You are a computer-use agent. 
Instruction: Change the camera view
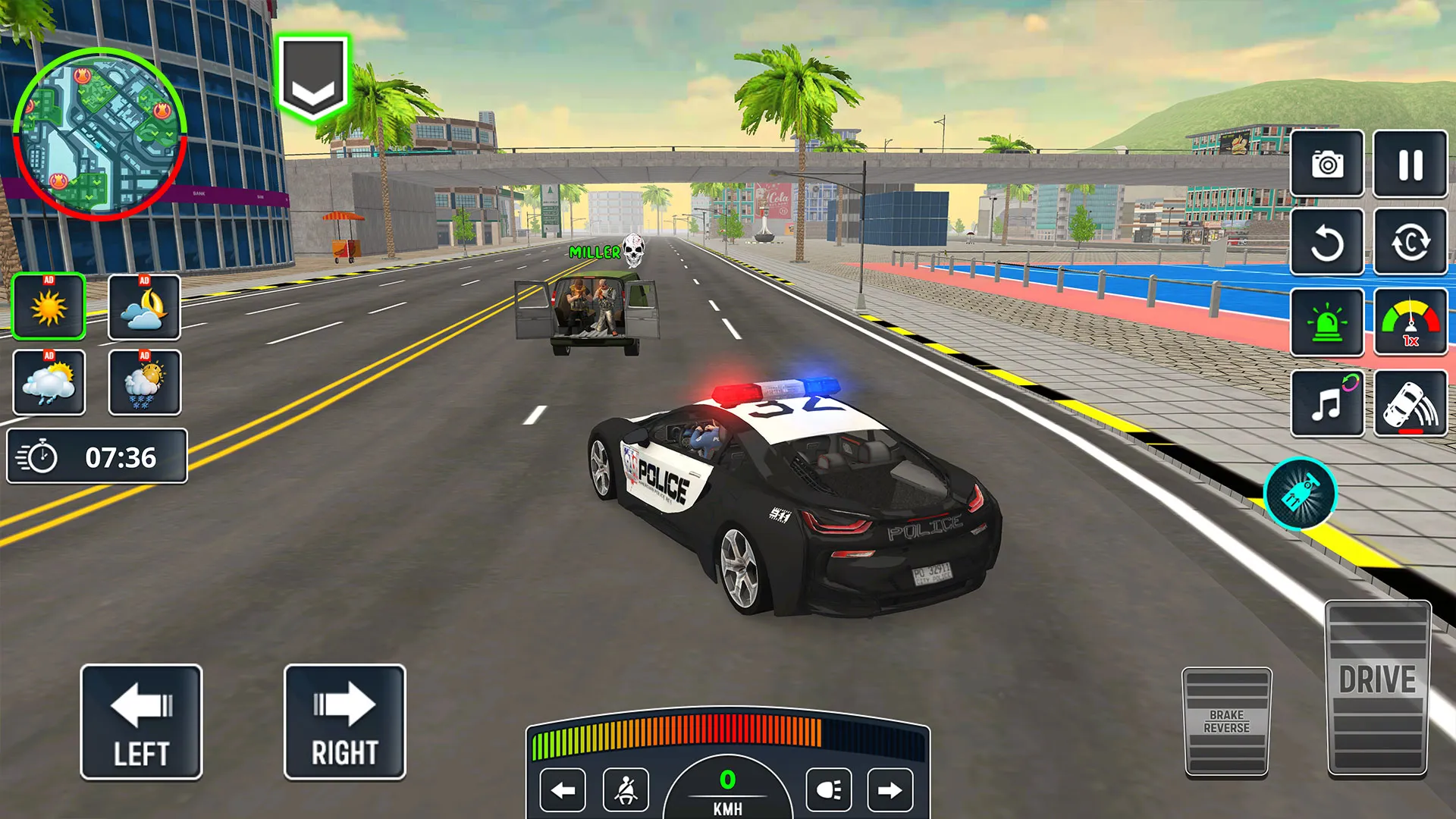click(1327, 164)
